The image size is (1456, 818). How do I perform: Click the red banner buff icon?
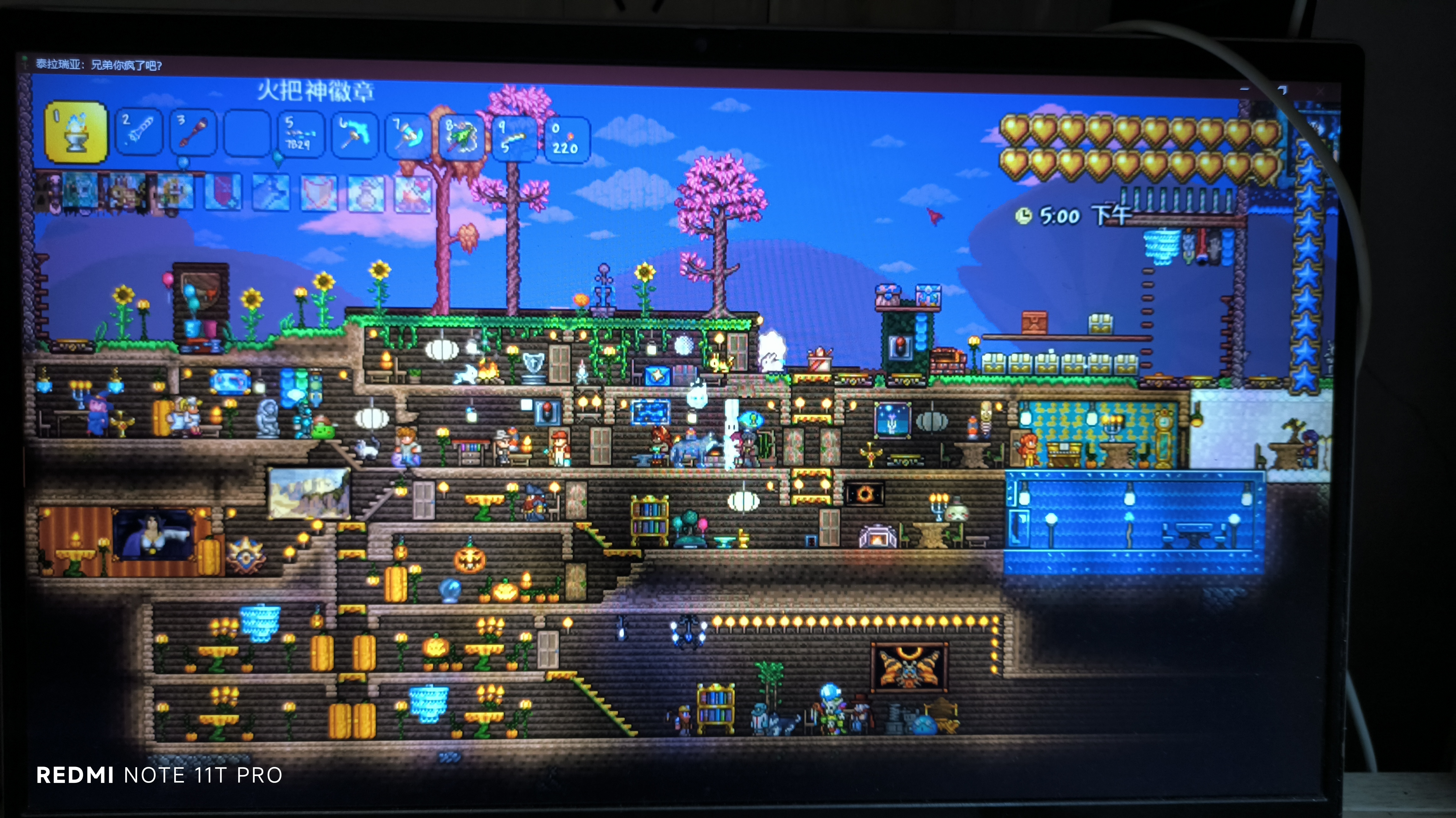pyautogui.click(x=223, y=192)
